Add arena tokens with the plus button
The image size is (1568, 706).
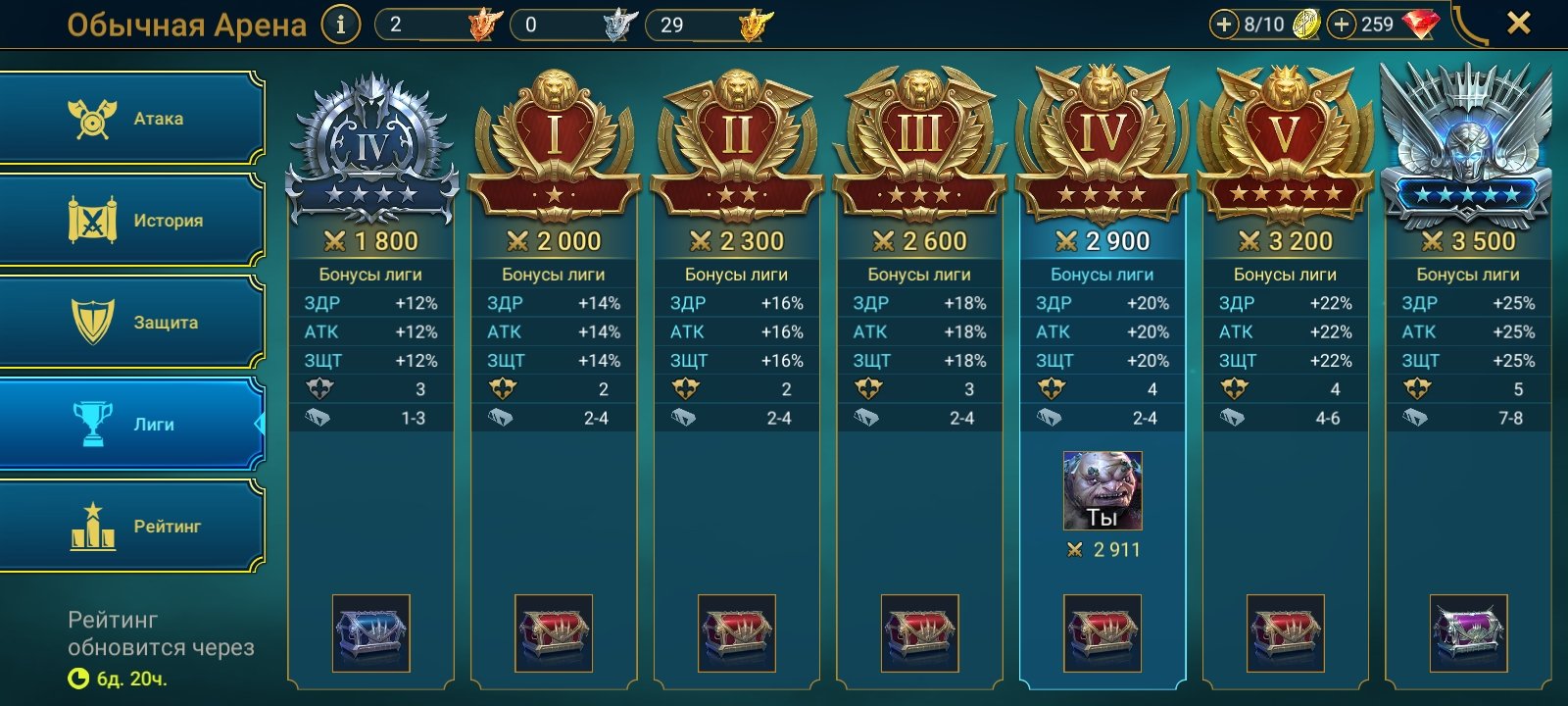click(x=1224, y=25)
